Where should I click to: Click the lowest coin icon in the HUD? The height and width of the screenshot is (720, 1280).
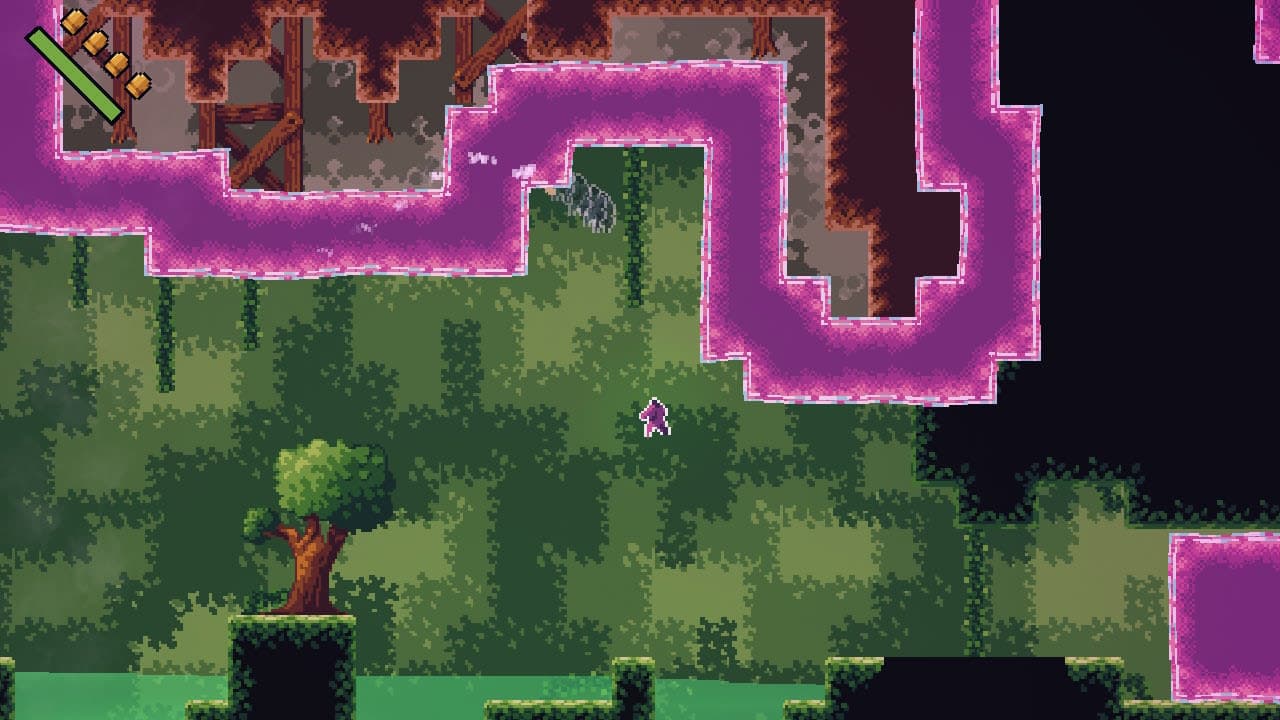[138, 87]
